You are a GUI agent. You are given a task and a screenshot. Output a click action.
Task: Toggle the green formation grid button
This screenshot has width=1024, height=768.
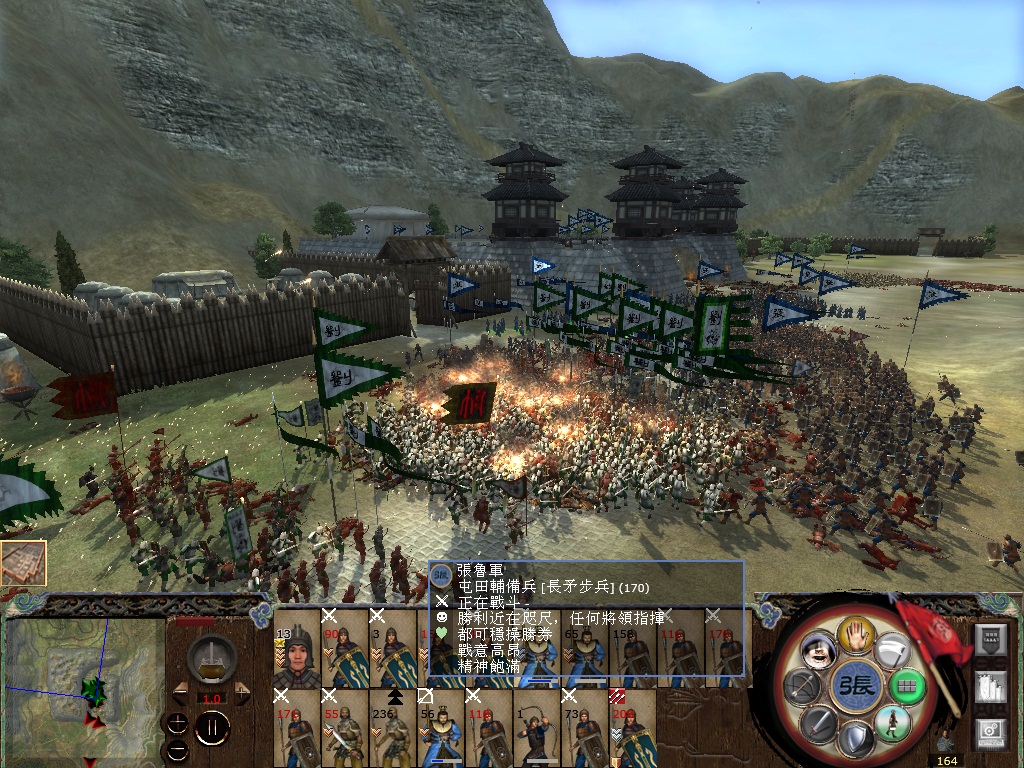point(905,686)
